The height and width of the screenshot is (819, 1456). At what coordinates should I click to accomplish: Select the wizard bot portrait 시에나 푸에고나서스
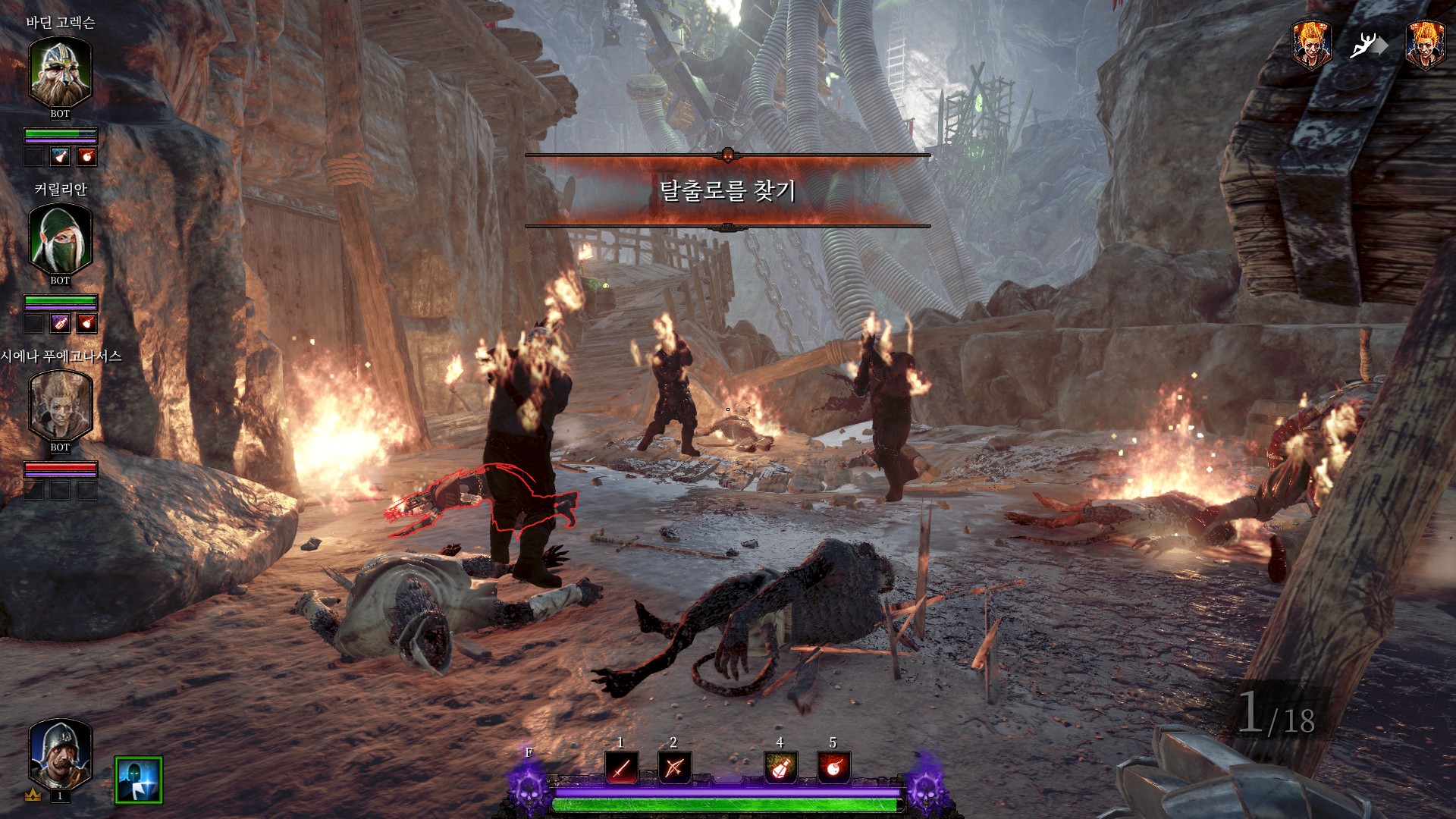pos(60,406)
